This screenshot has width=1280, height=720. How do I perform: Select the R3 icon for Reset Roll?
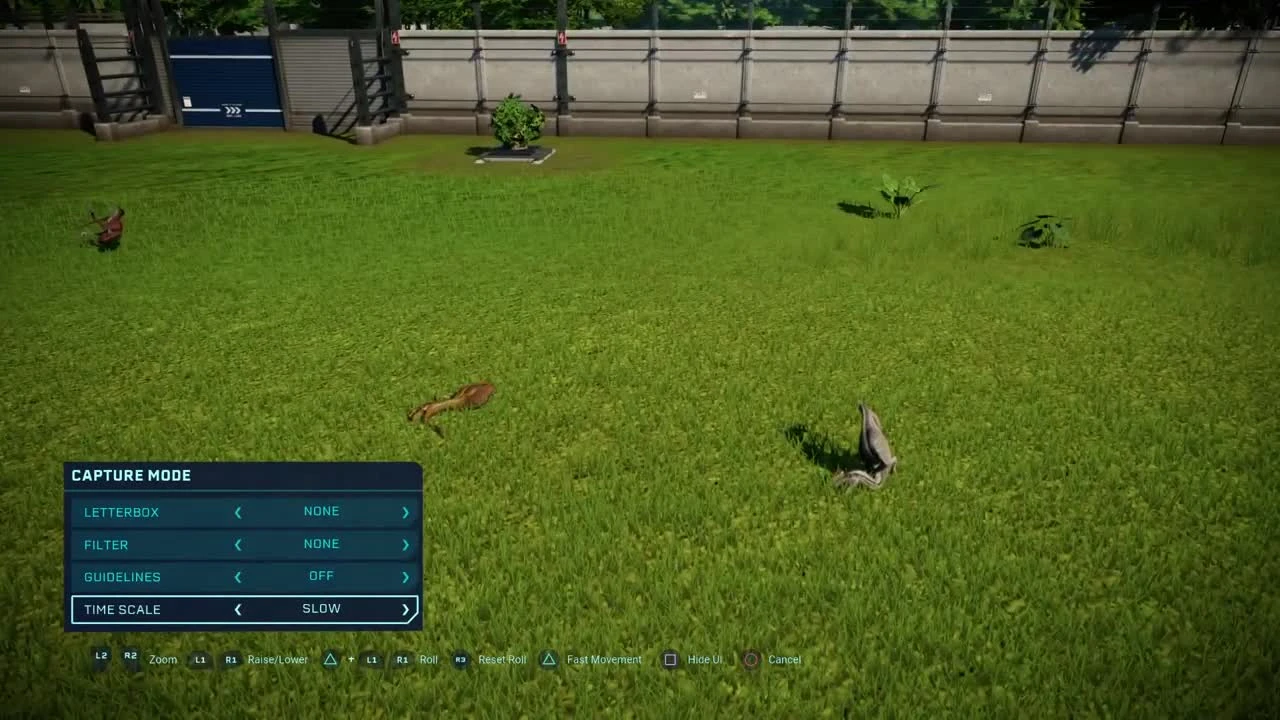(x=459, y=659)
